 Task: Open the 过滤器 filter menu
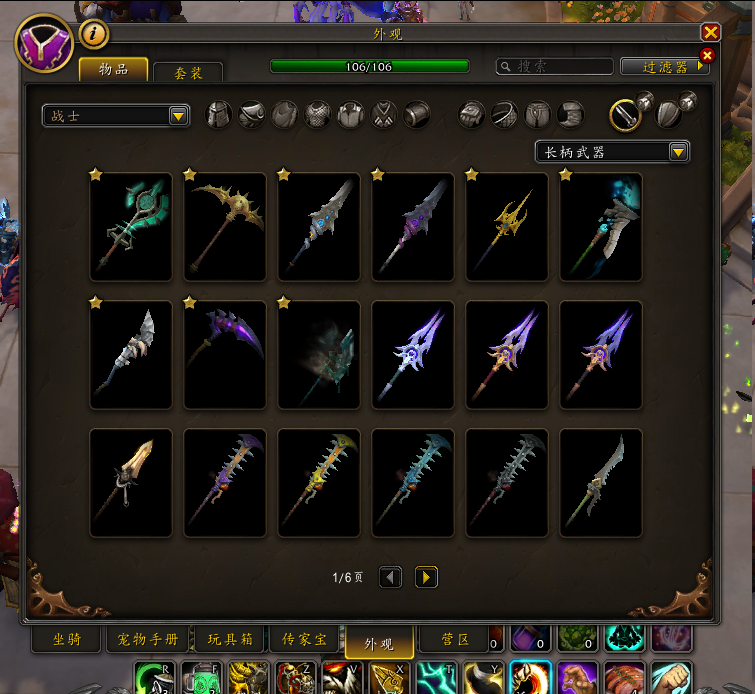[665, 66]
